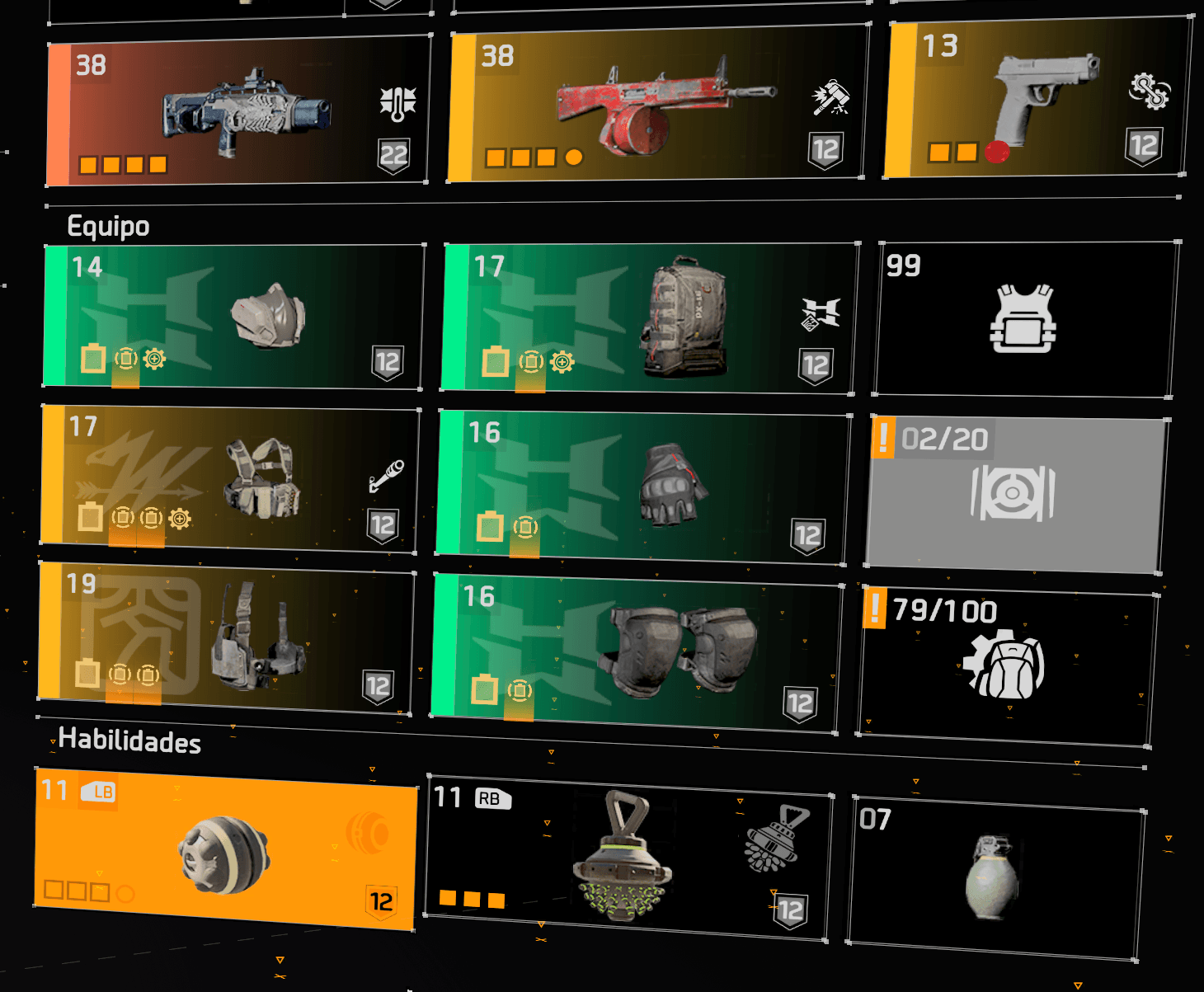Select the grey backpack gear slot

(x=650, y=317)
